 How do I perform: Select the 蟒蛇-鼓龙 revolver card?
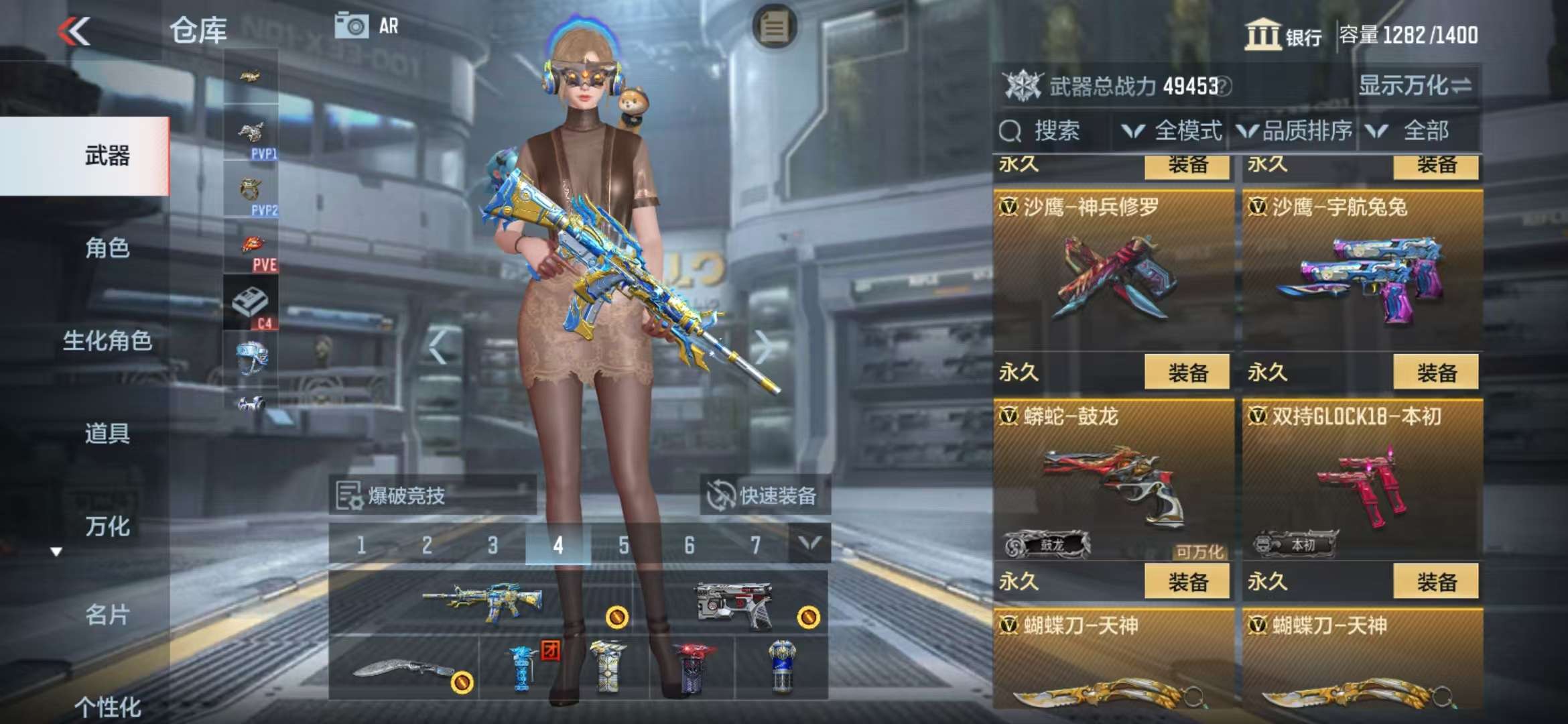(1113, 483)
